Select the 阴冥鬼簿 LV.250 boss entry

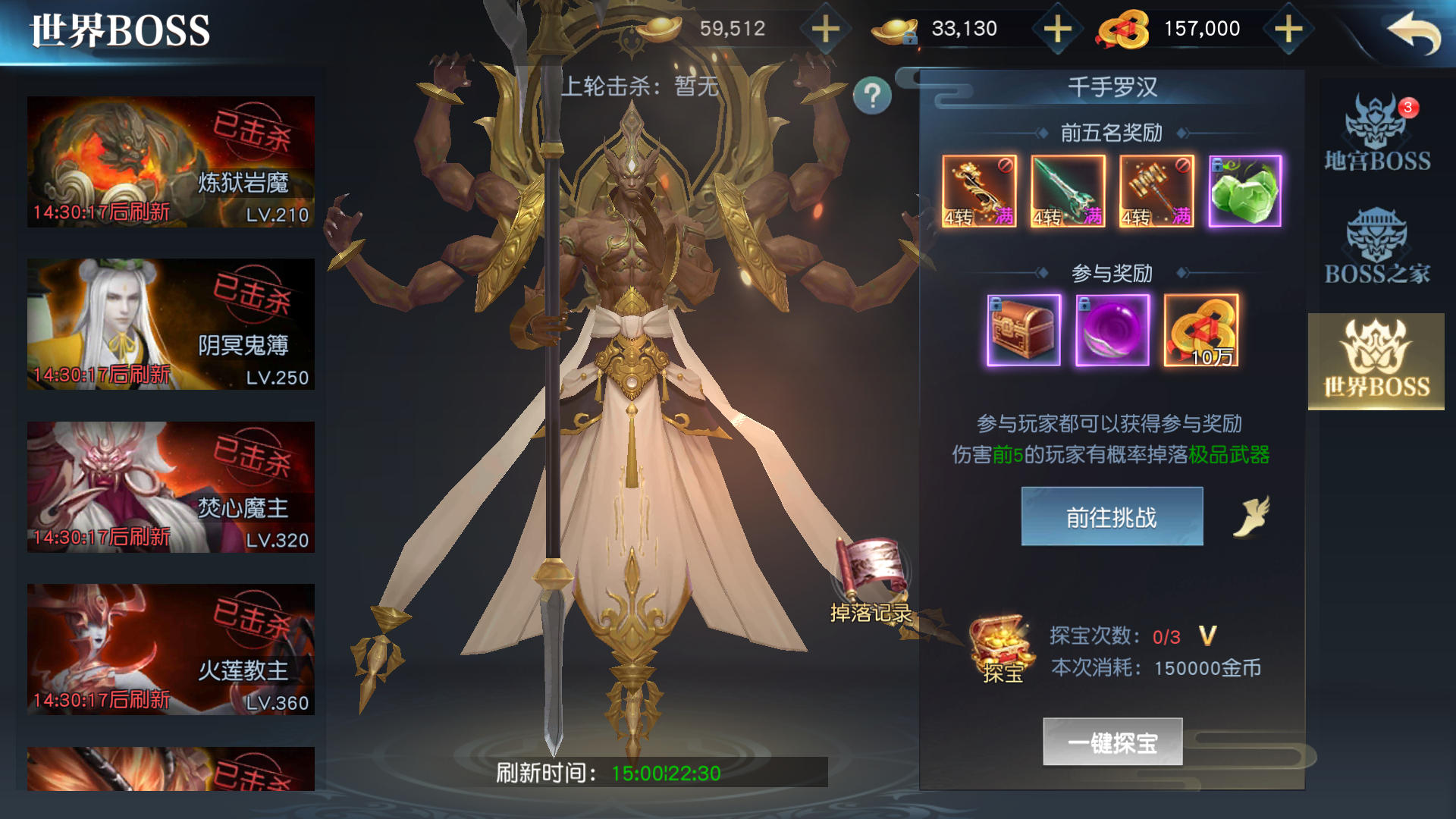[171, 325]
